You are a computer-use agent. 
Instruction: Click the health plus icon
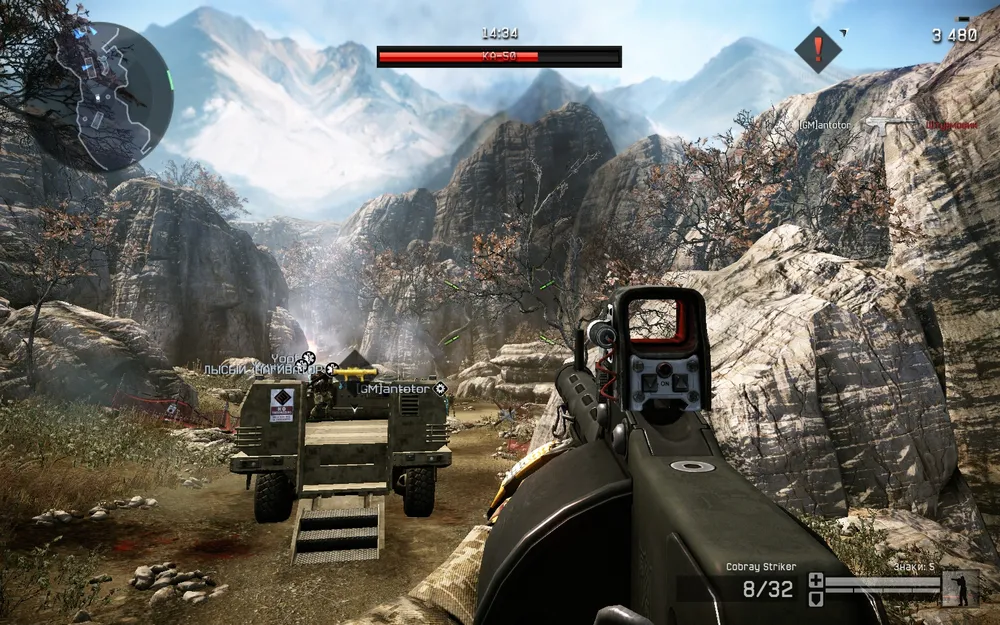(x=816, y=580)
